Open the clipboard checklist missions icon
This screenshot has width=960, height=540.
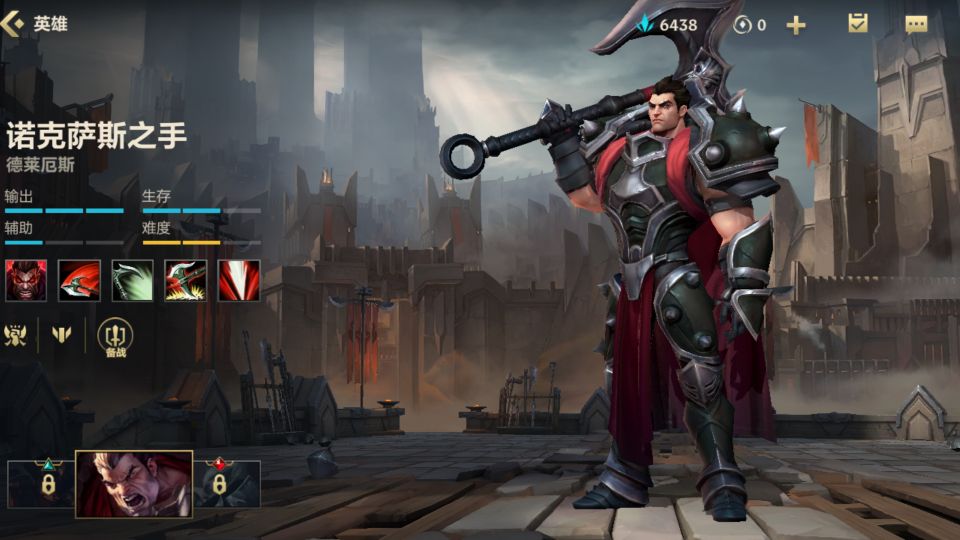[x=858, y=24]
